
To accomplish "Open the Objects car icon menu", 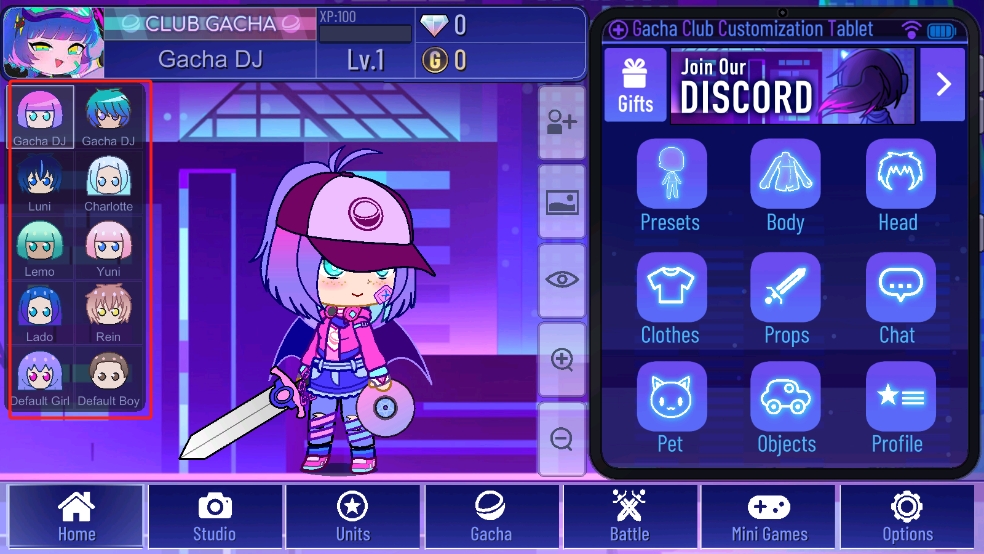I will pos(785,407).
